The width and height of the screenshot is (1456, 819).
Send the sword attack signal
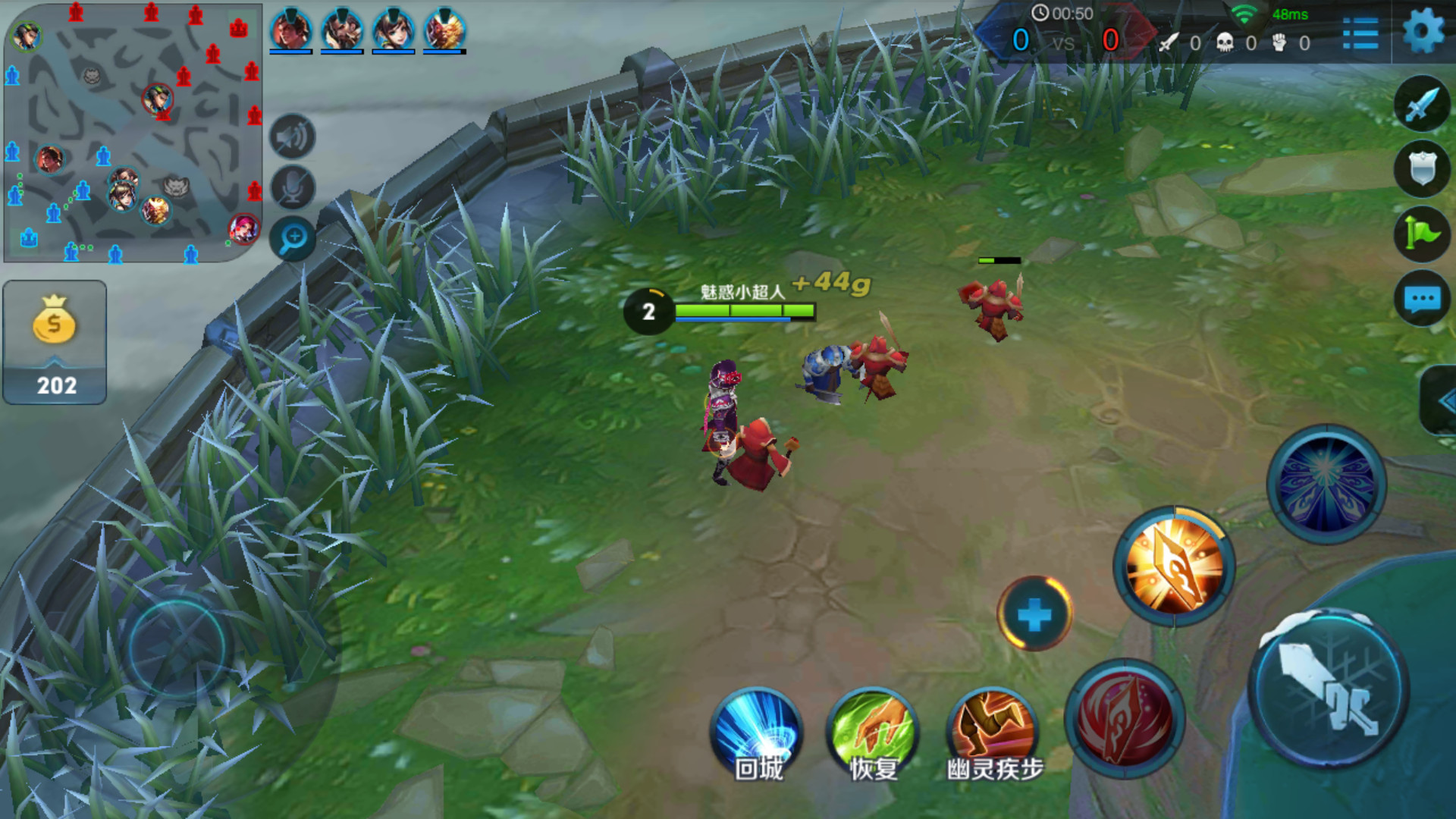(1422, 104)
